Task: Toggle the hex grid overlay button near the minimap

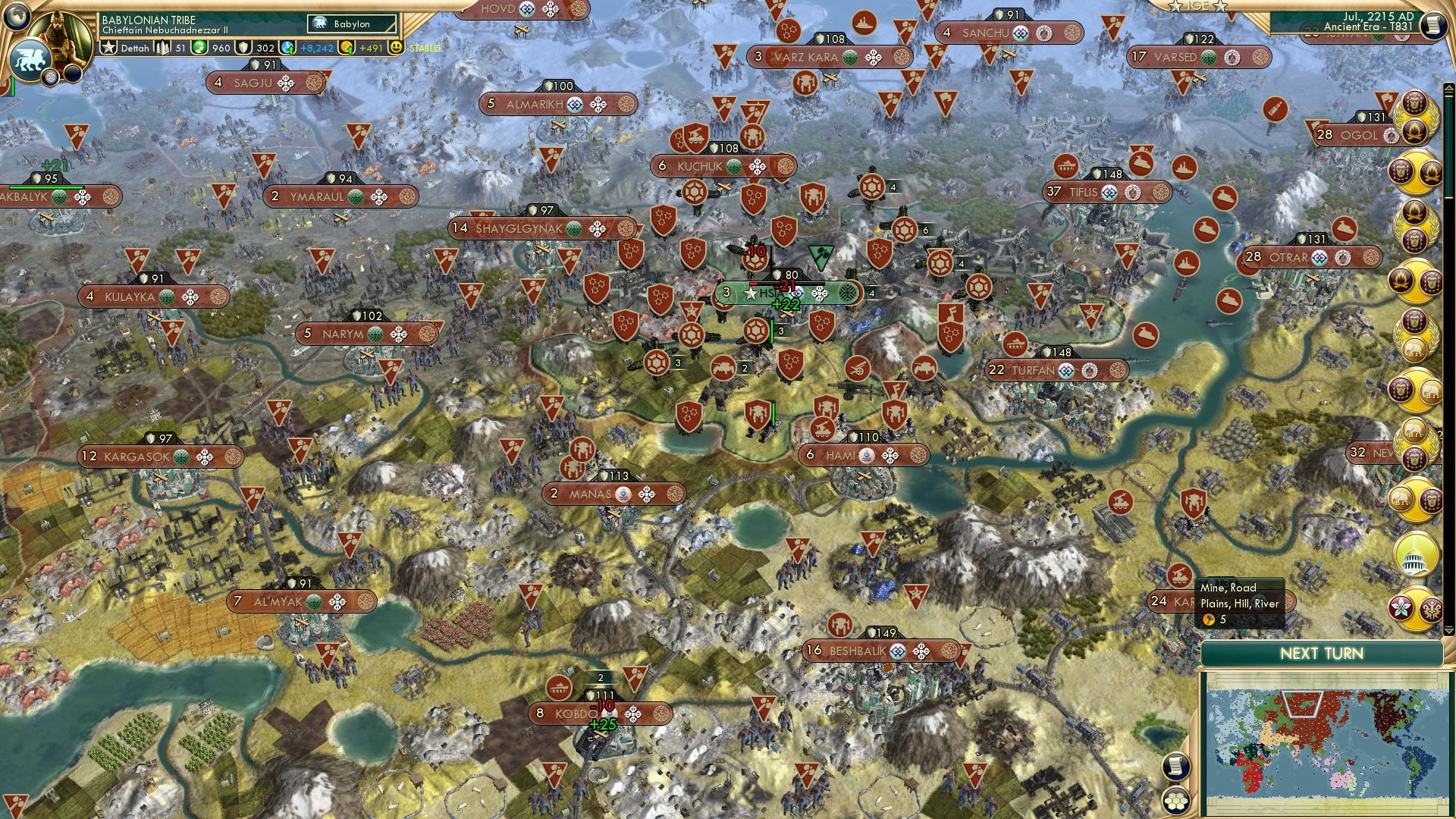Action: [1175, 802]
